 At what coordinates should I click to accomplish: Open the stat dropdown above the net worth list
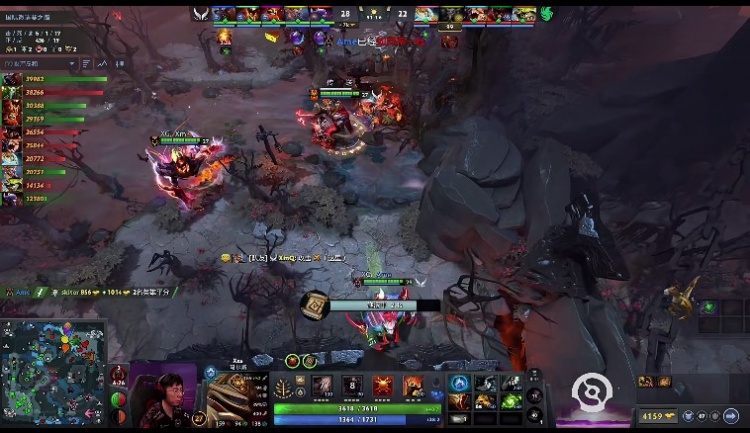tap(40, 62)
